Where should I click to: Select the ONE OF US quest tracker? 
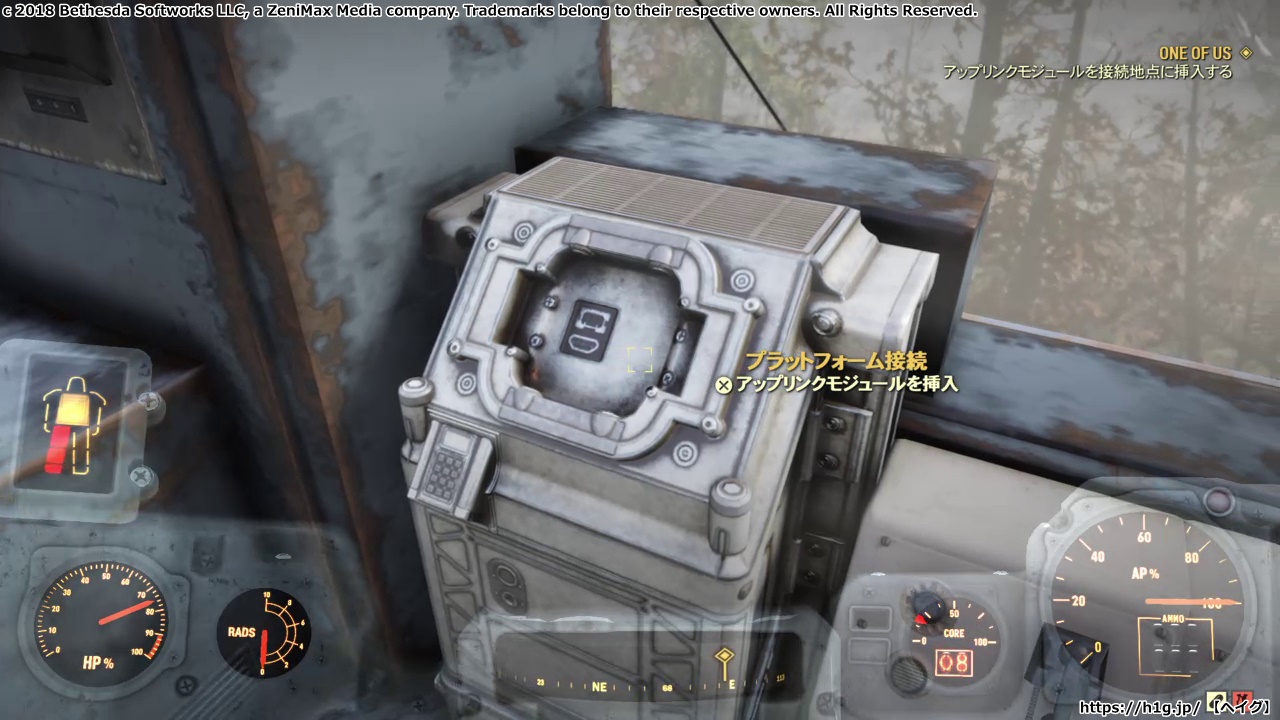pos(1195,53)
